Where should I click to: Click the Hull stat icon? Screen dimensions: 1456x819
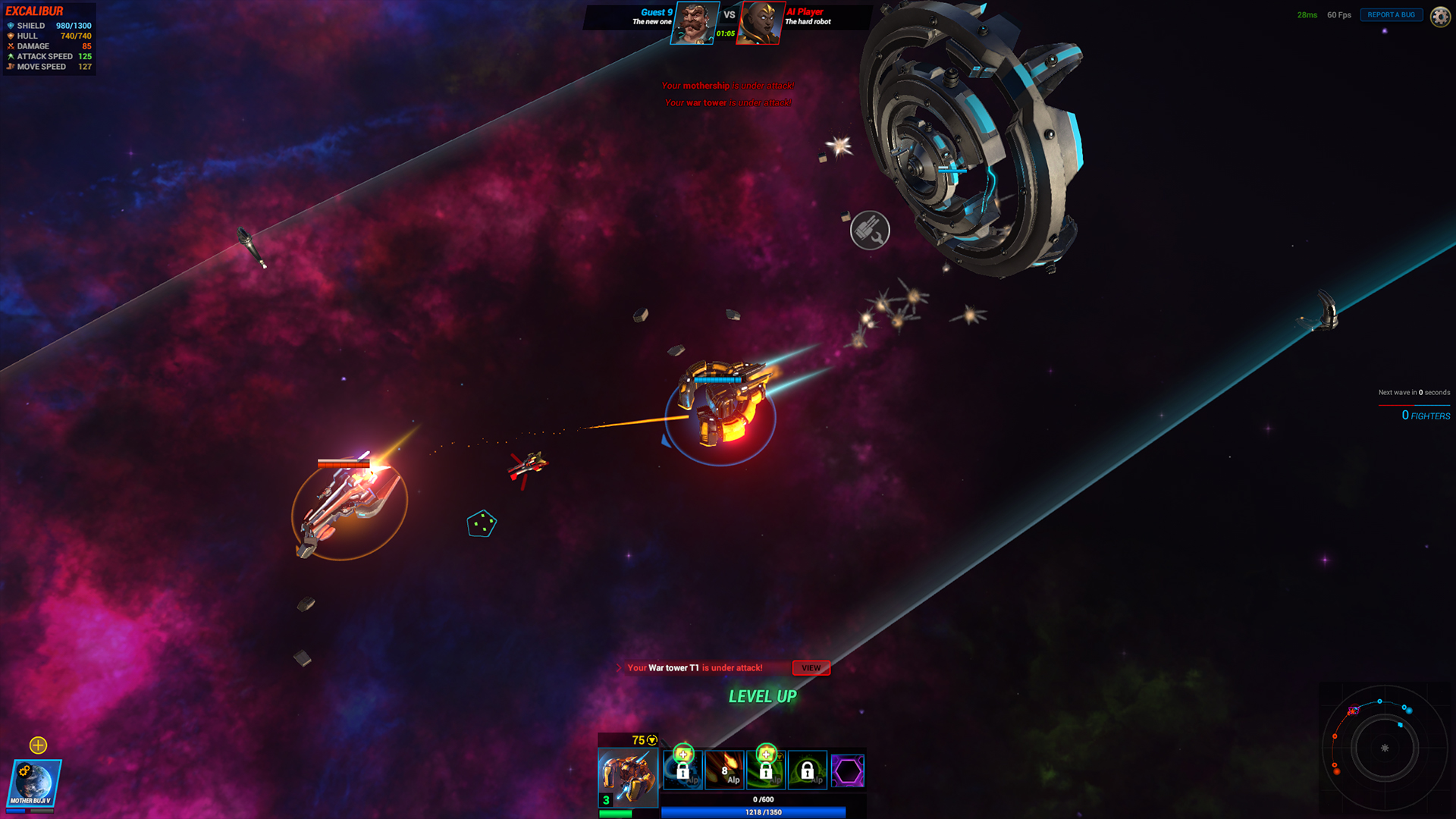coord(11,36)
